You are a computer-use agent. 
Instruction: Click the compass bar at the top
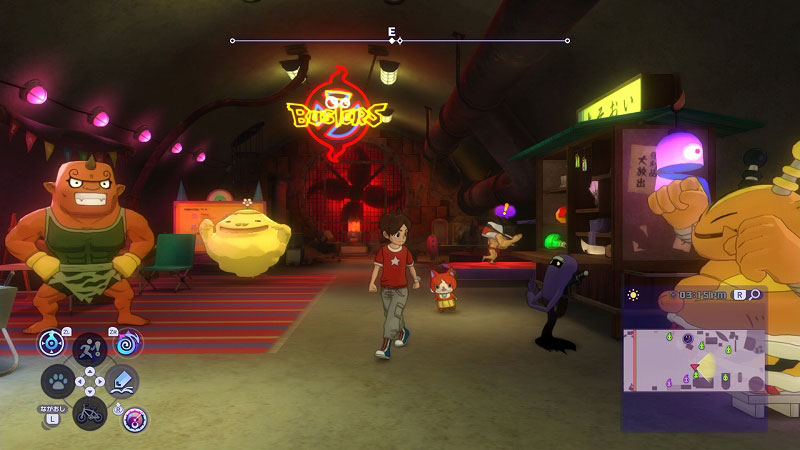tap(400, 40)
